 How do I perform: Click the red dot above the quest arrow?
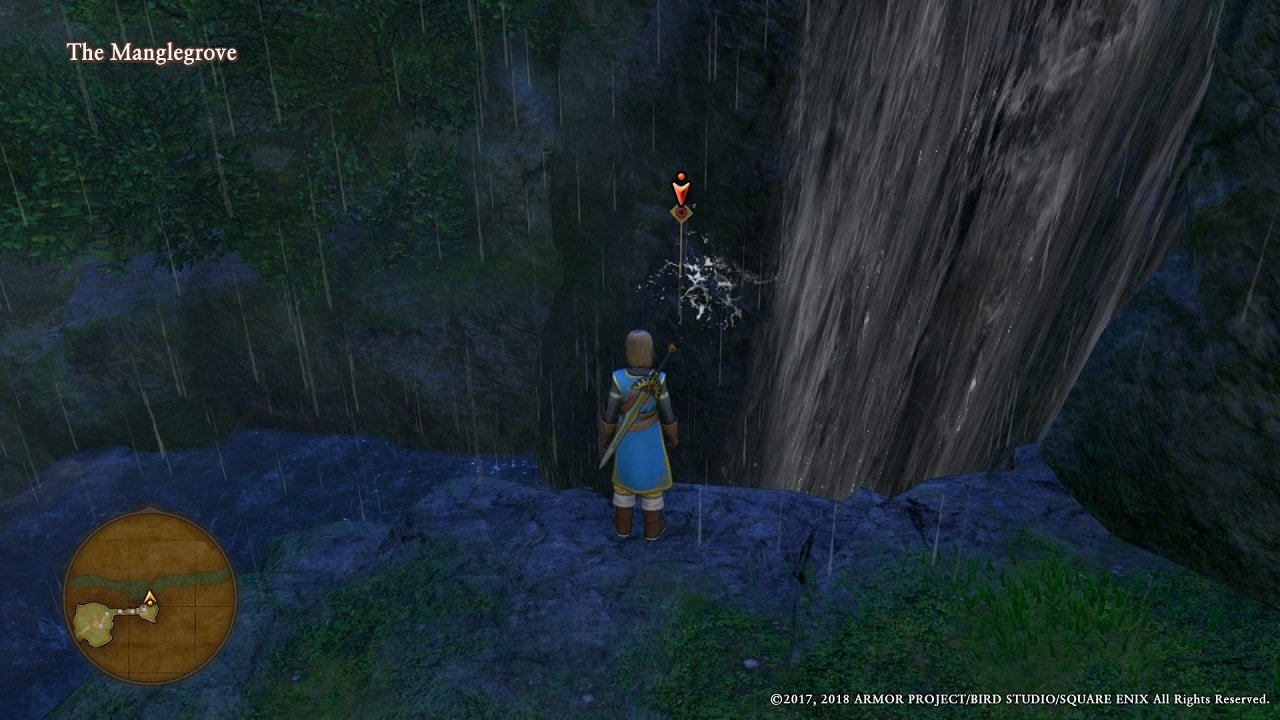(x=681, y=176)
